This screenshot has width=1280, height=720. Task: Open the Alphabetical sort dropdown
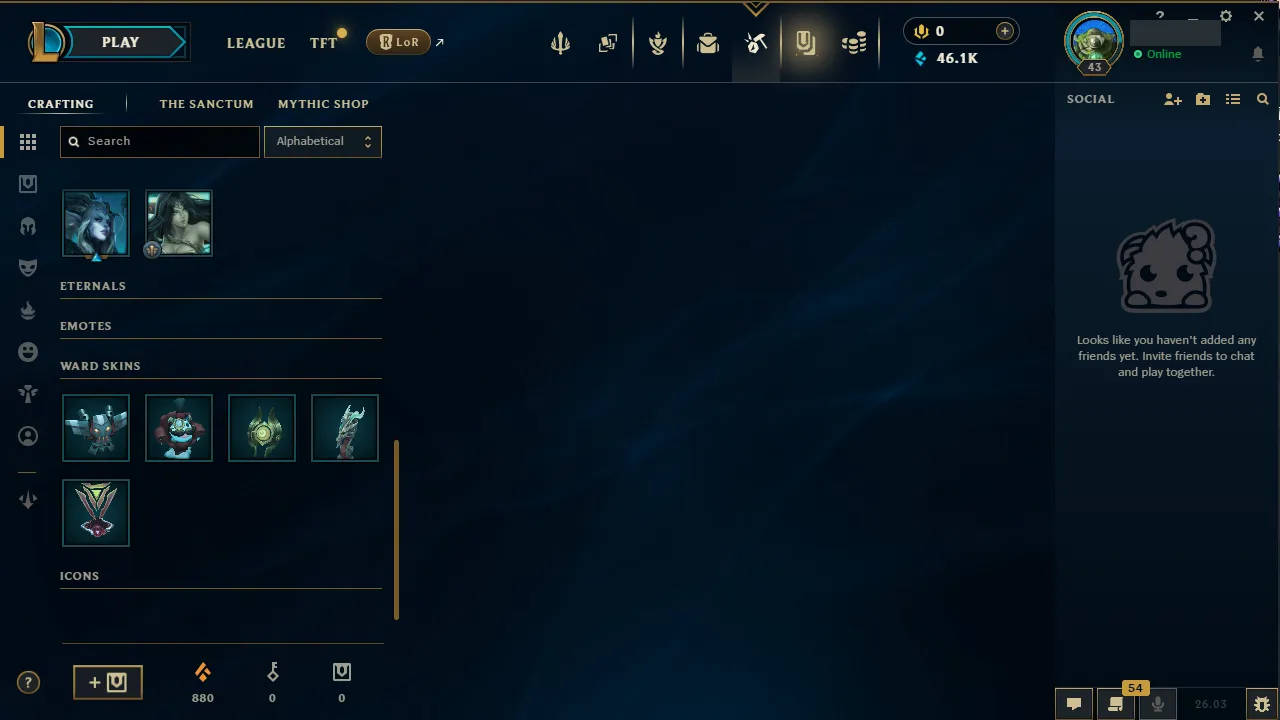coord(322,141)
